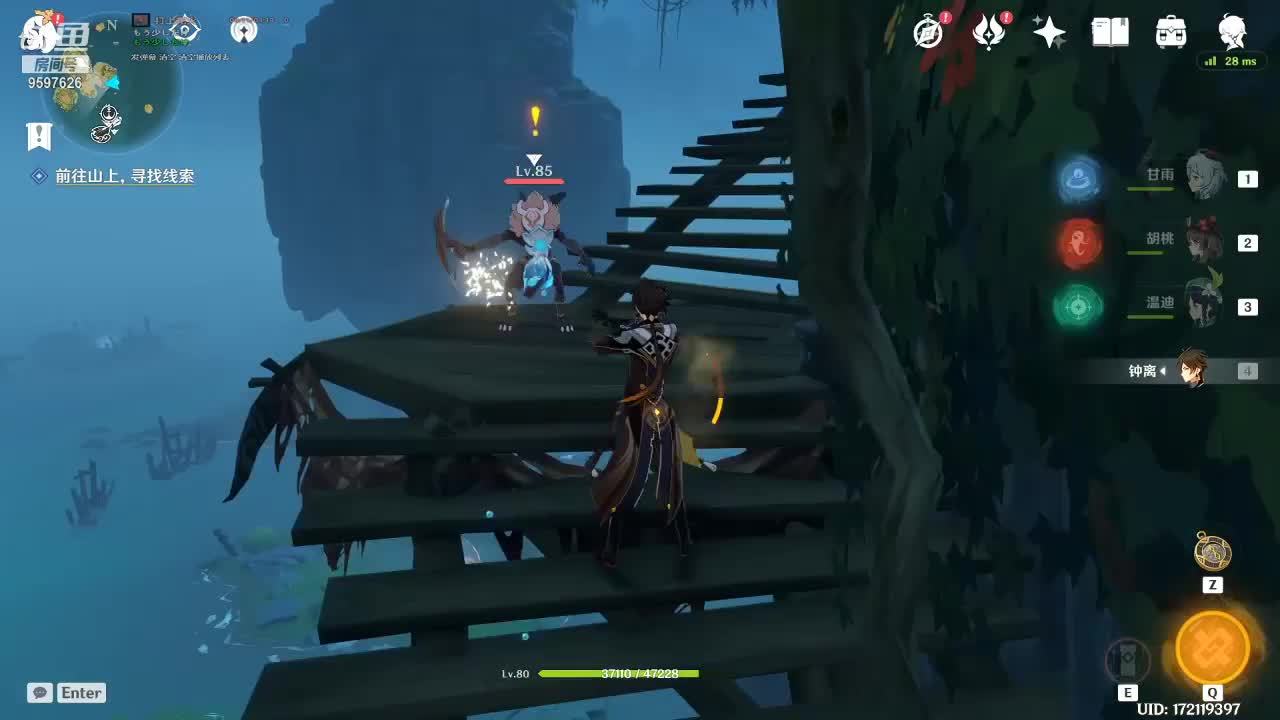This screenshot has height=720, width=1280.
Task: Switch to party member 温迪
Action: pyautogui.click(x=1204, y=305)
